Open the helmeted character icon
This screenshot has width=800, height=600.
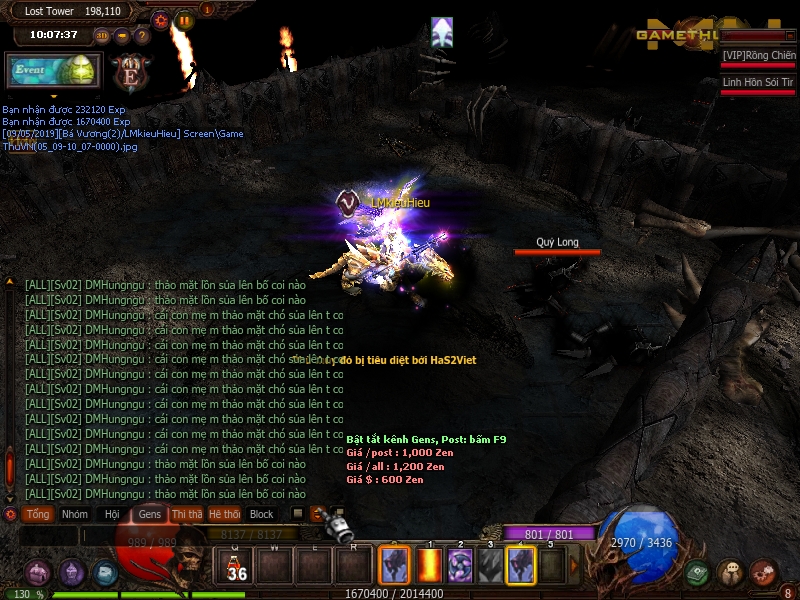coord(71,573)
